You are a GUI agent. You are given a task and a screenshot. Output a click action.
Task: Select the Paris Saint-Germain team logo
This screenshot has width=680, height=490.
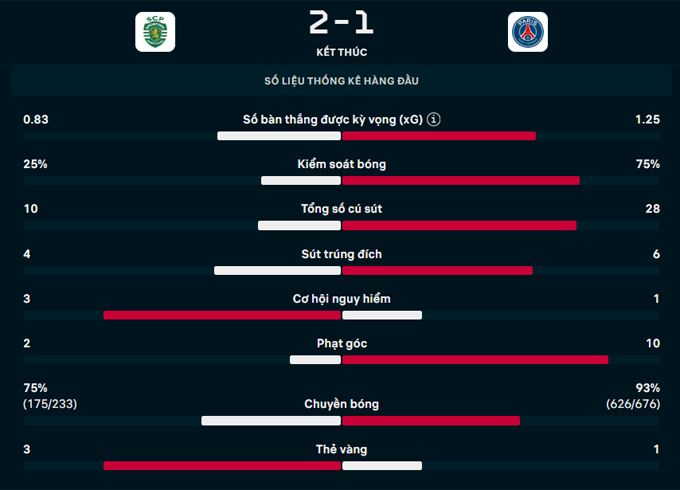527,32
